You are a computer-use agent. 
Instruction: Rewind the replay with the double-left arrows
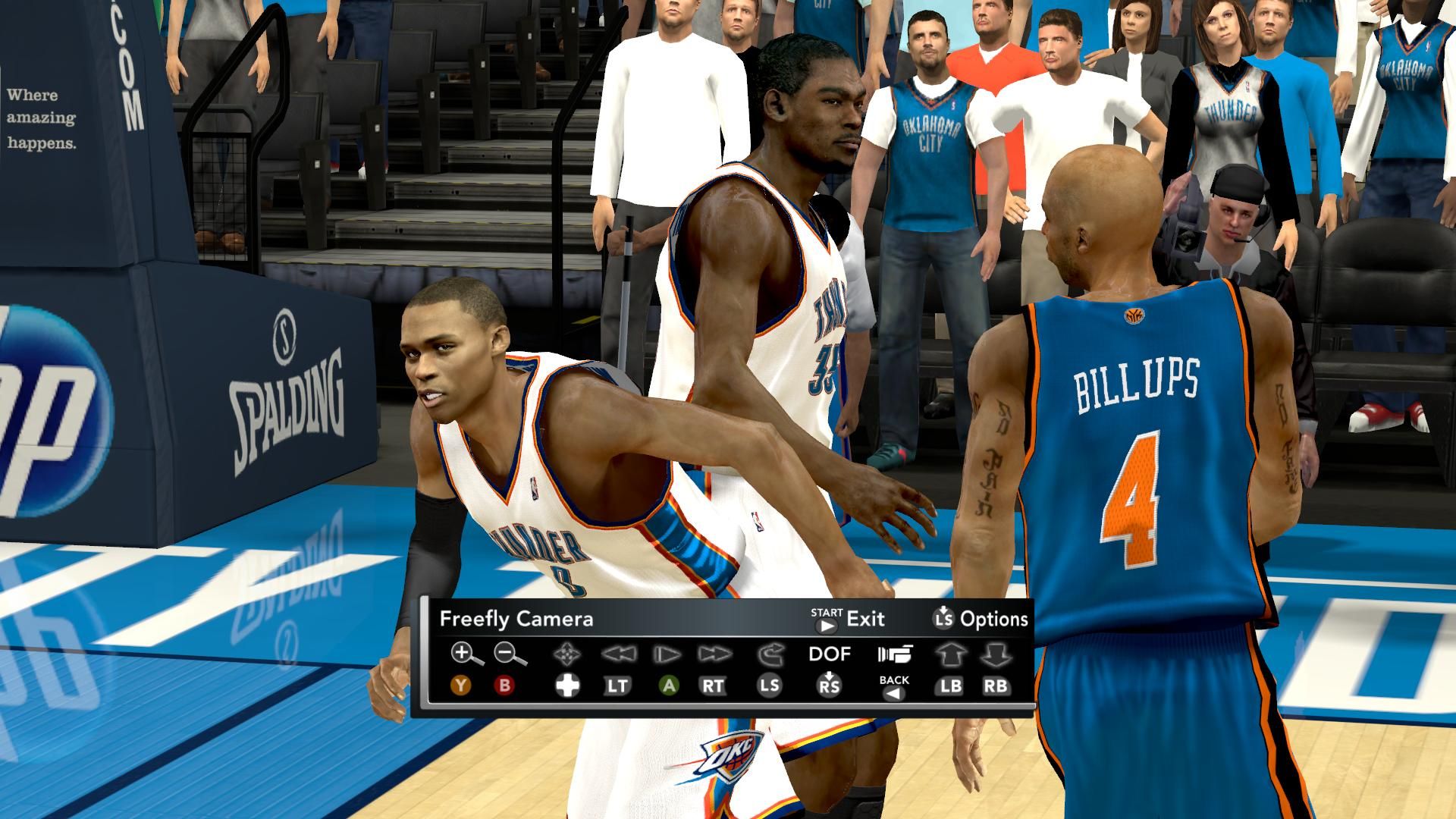617,654
